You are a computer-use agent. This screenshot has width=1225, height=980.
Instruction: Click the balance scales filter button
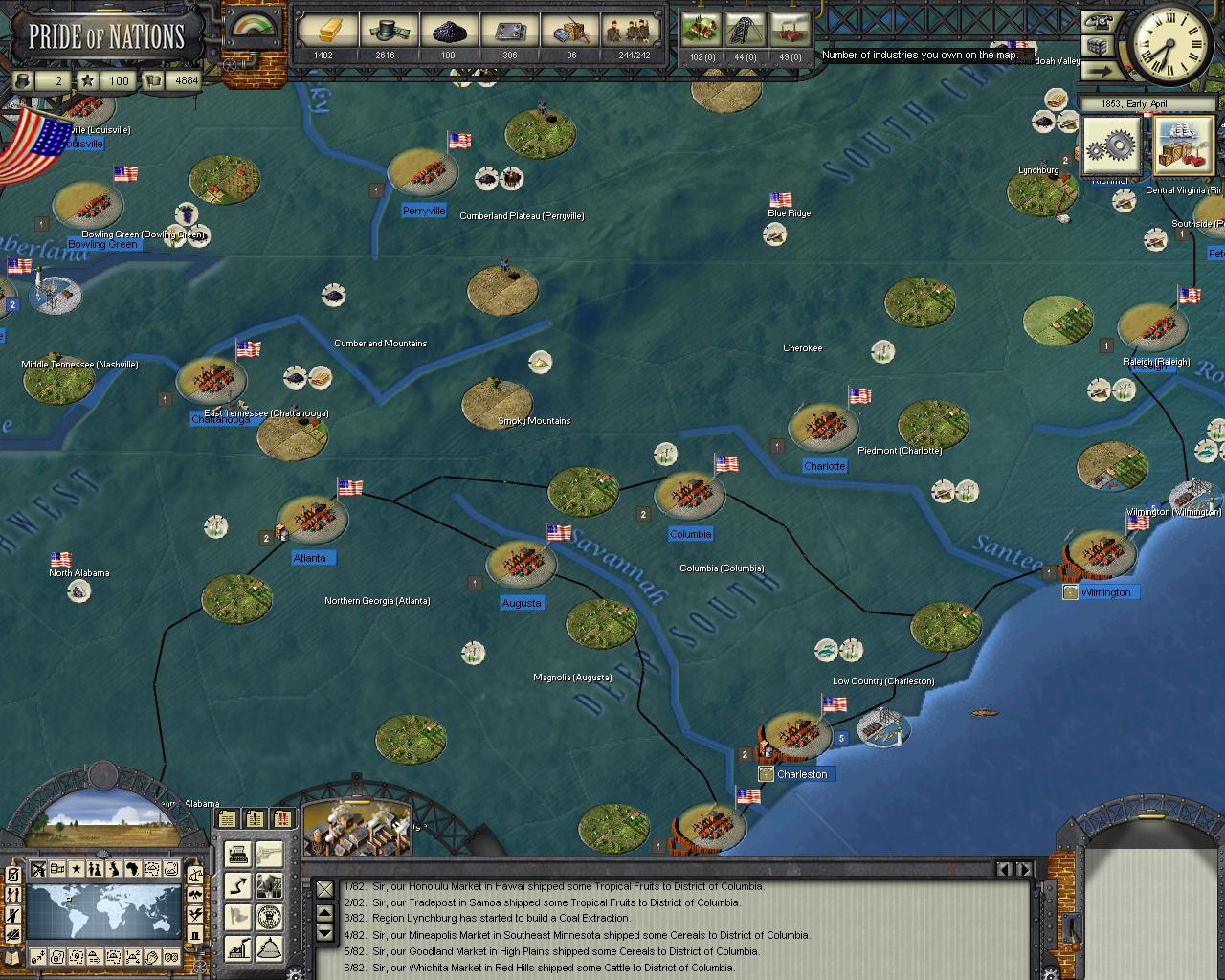[x=194, y=873]
